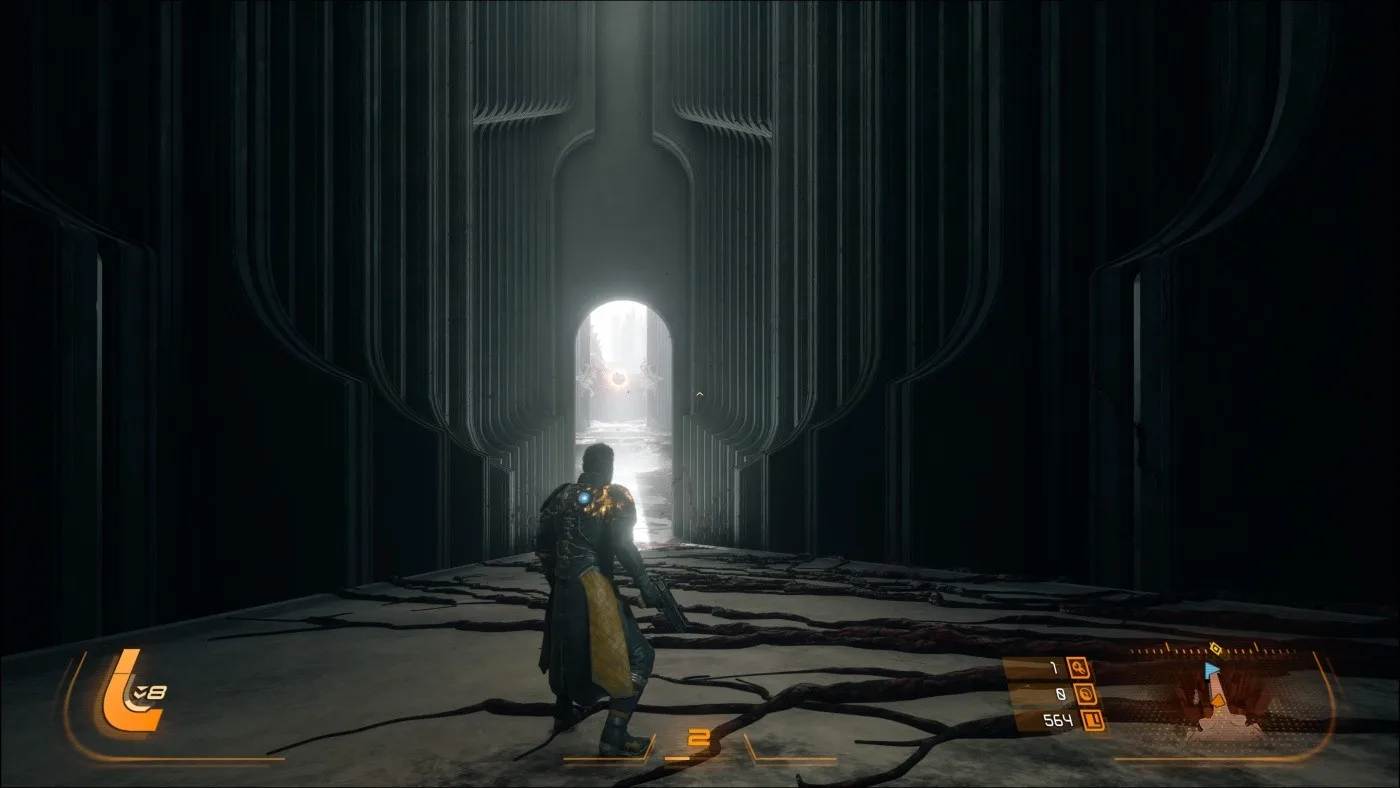Click the yellow objective marker on the compass
Screen dimensions: 1400x788
[1215, 649]
